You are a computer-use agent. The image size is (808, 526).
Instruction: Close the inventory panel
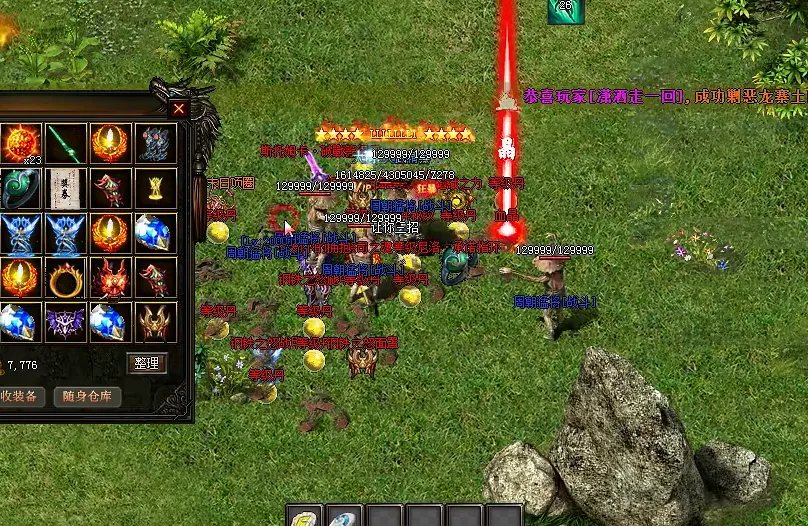[x=179, y=109]
